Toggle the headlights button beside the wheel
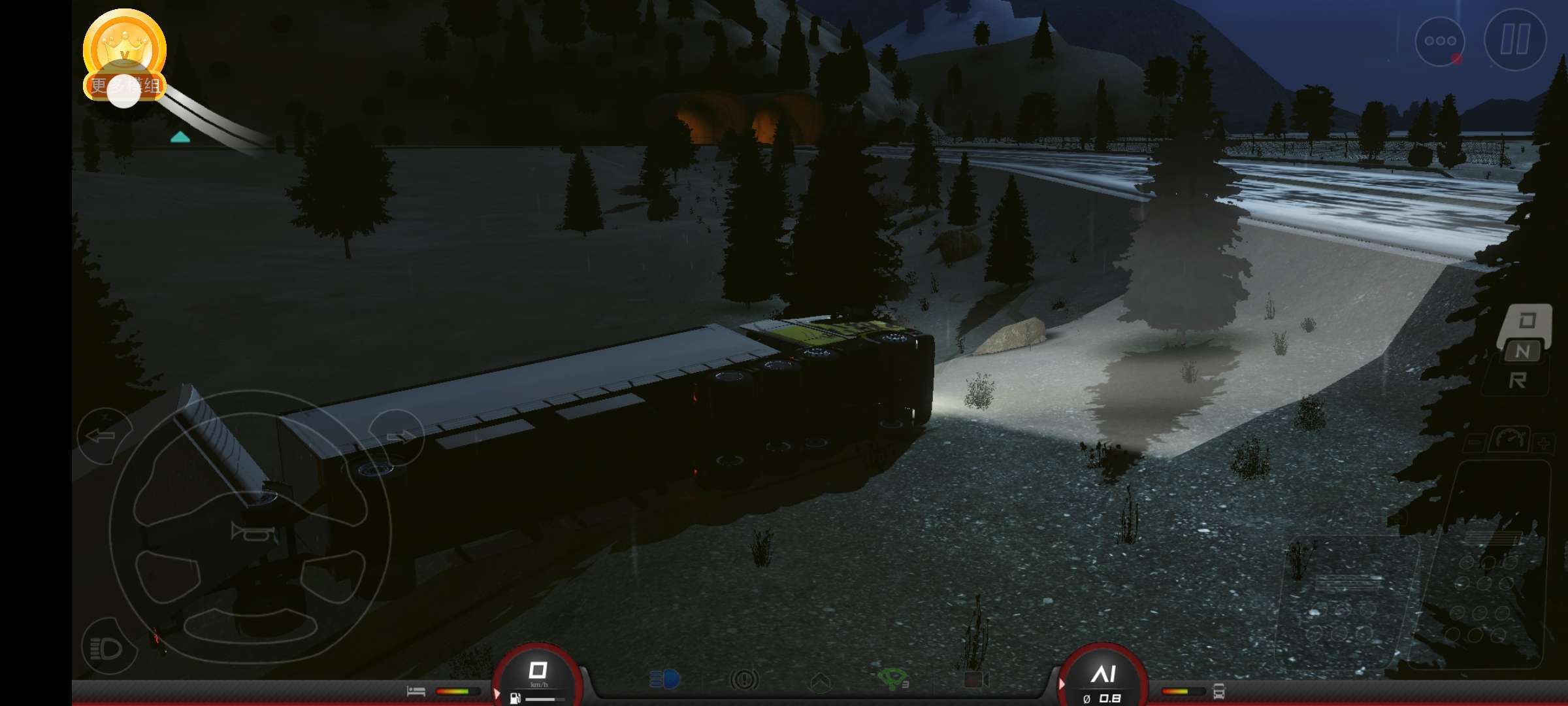 pyautogui.click(x=108, y=648)
